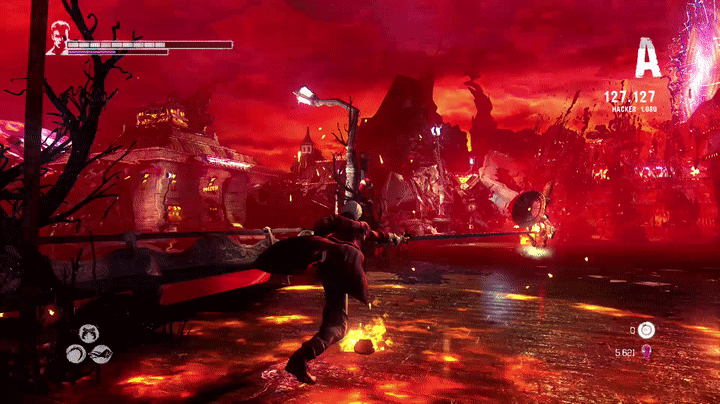This screenshot has height=404, width=720.
Task: Click the white orb item icon
Action: pyautogui.click(x=647, y=329)
